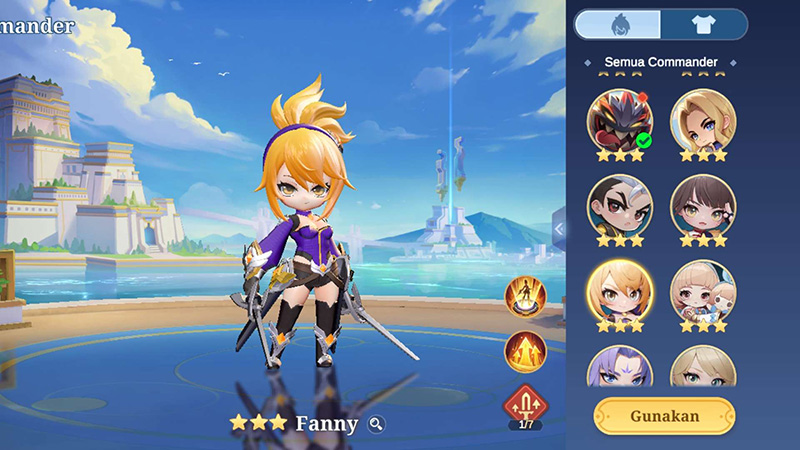Select the commander holding a plush doll
Image resolution: width=800 pixels, height=450 pixels.
[x=702, y=291]
